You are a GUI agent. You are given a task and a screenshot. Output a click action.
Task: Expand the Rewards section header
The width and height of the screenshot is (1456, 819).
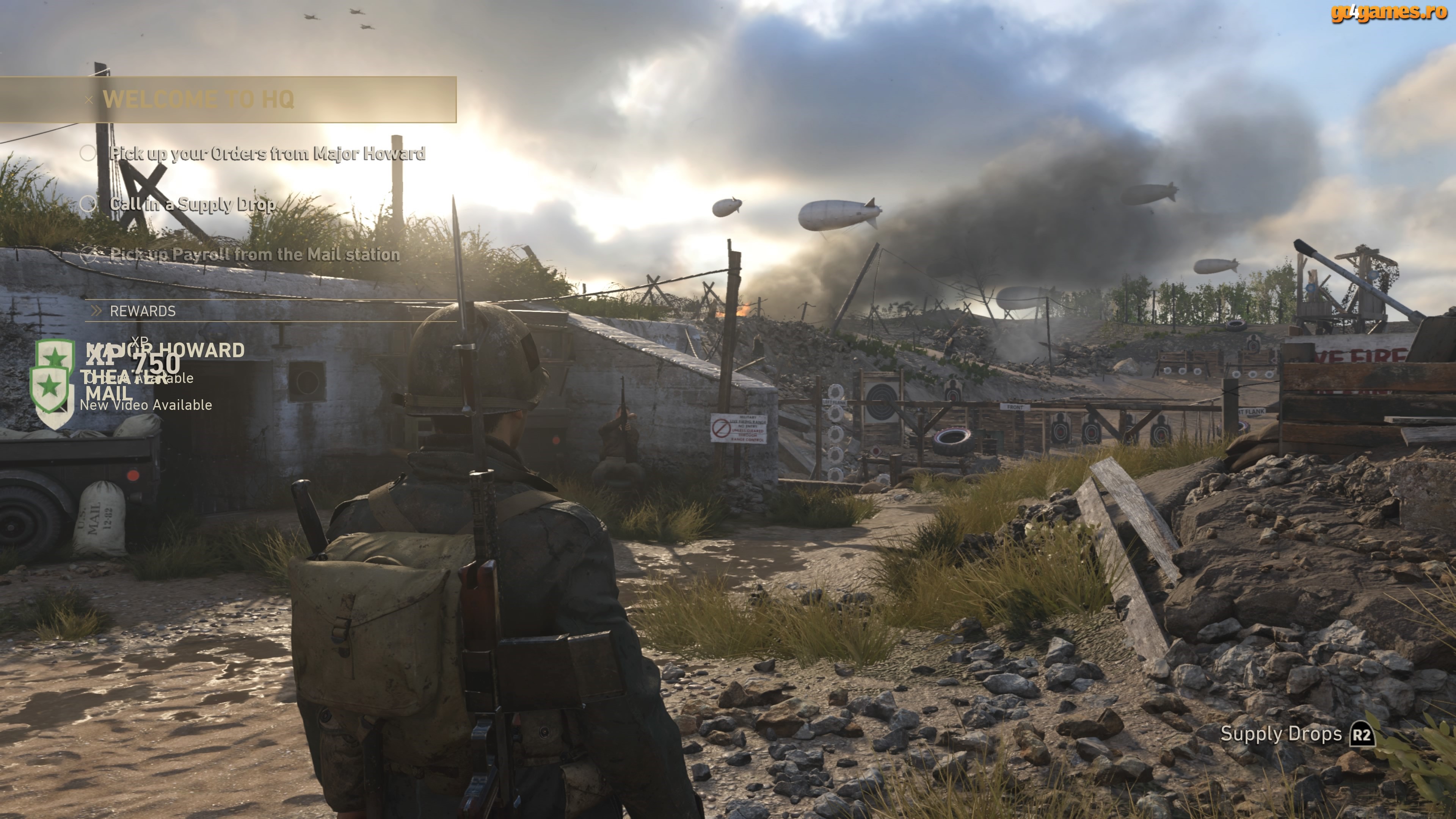[143, 311]
